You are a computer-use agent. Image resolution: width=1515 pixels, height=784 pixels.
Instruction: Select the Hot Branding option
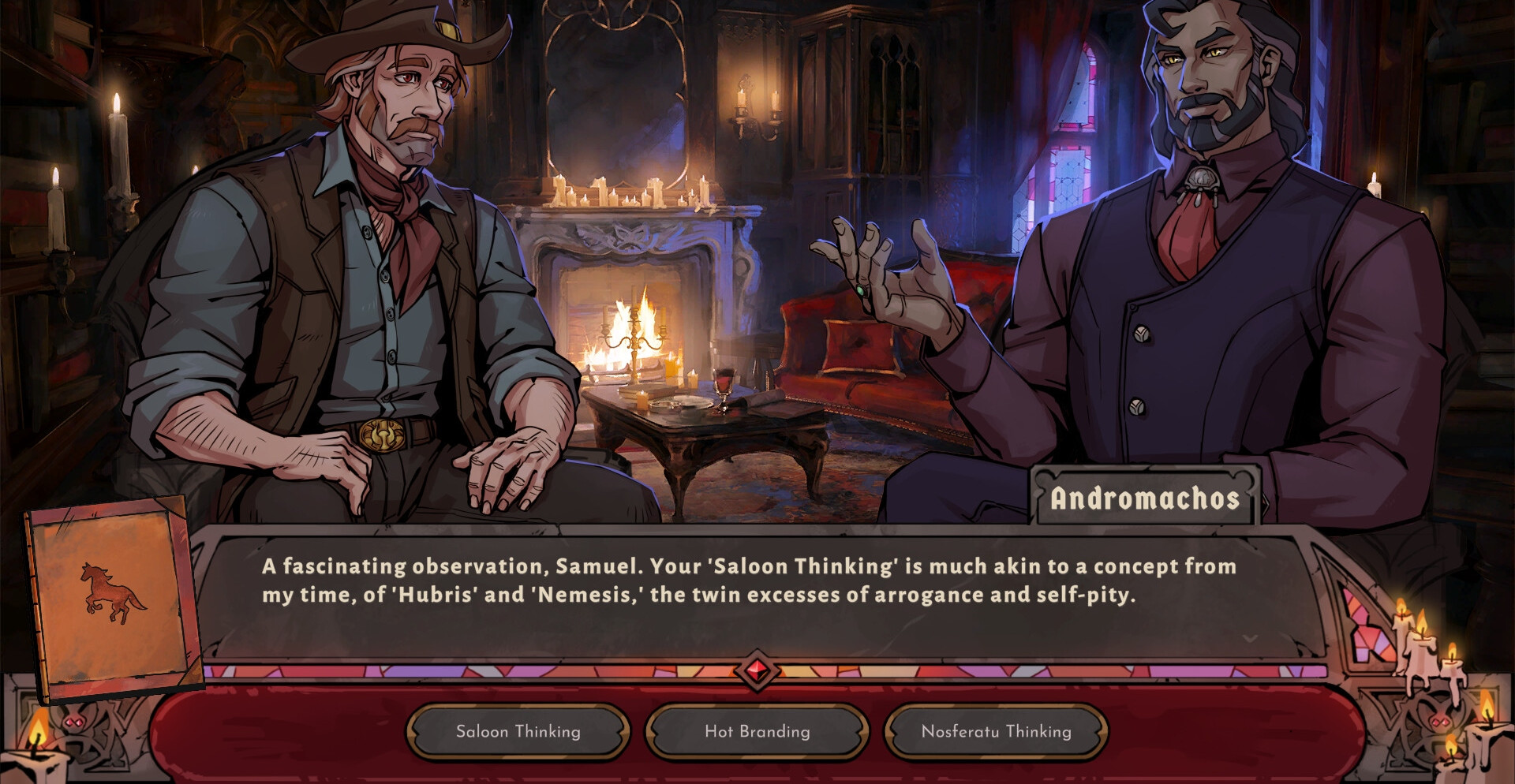pyautogui.click(x=757, y=732)
